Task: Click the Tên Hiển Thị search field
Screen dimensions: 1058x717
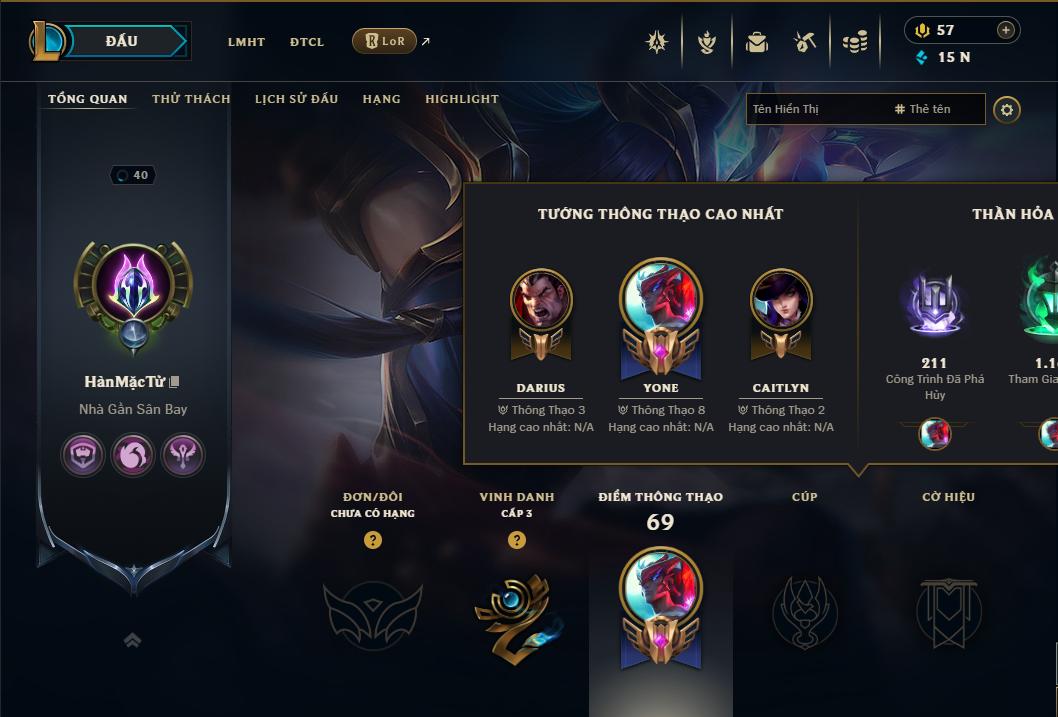Action: click(x=815, y=109)
